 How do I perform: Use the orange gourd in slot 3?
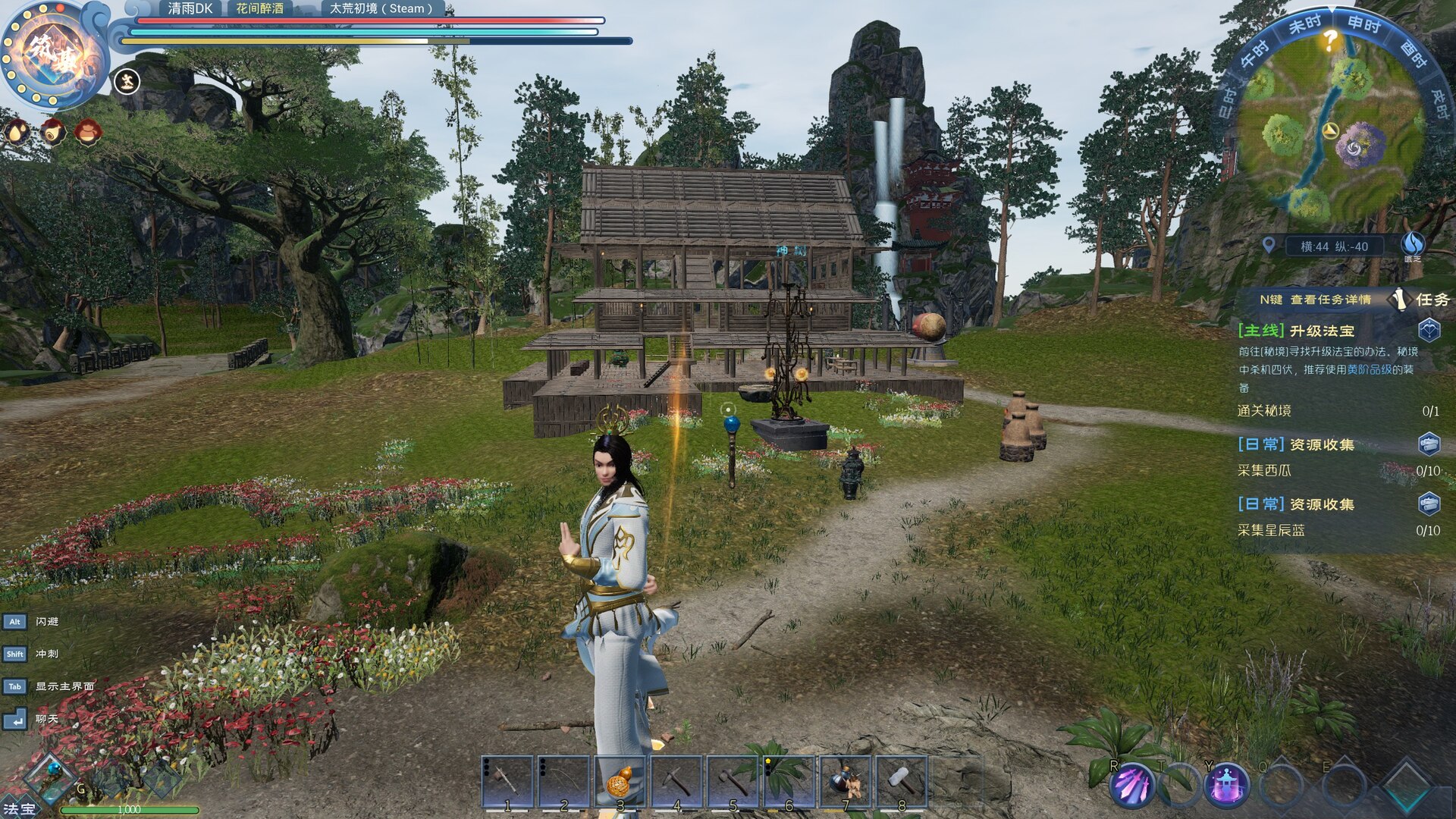tap(621, 781)
